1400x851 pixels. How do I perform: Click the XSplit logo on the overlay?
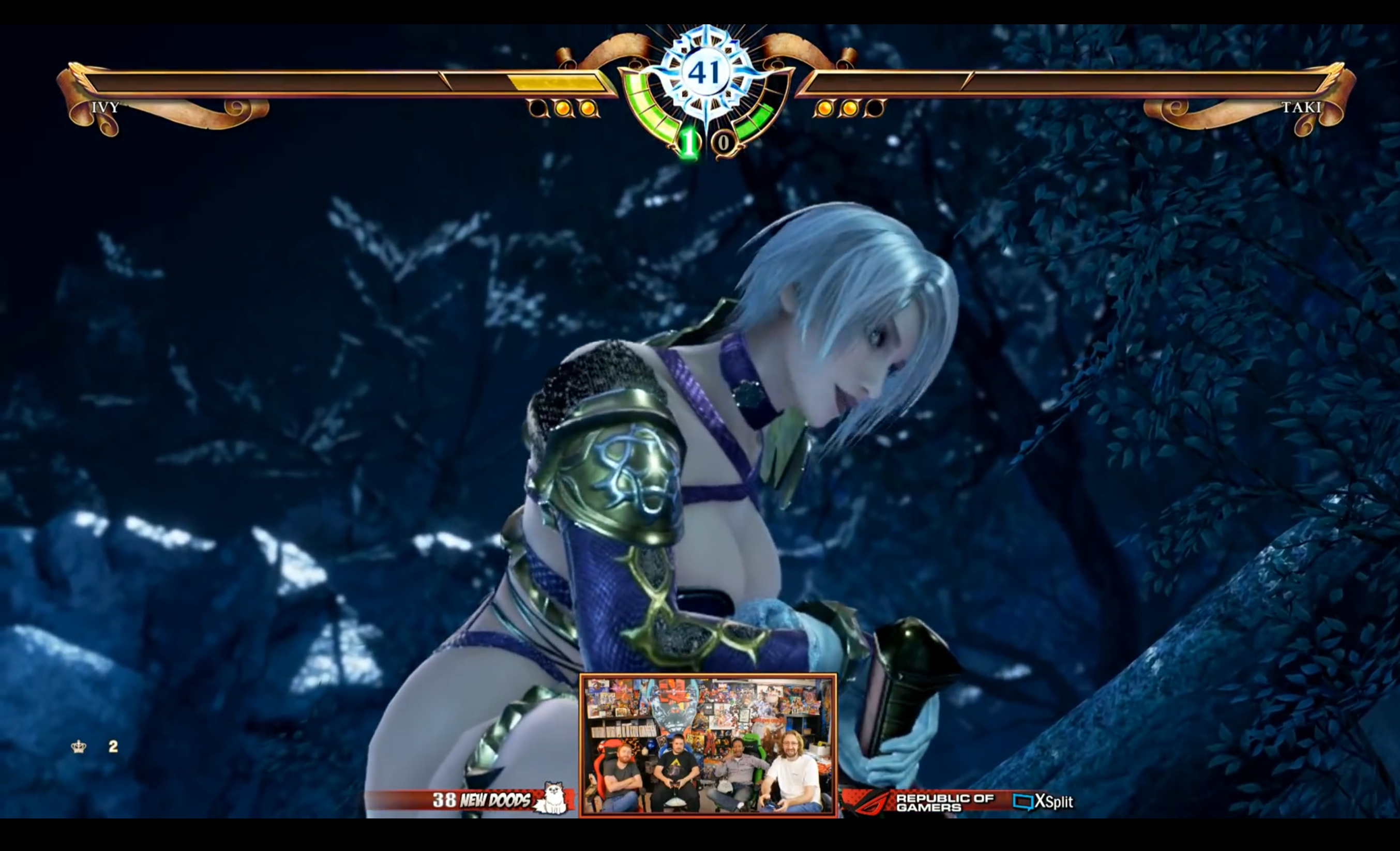pyautogui.click(x=1043, y=801)
